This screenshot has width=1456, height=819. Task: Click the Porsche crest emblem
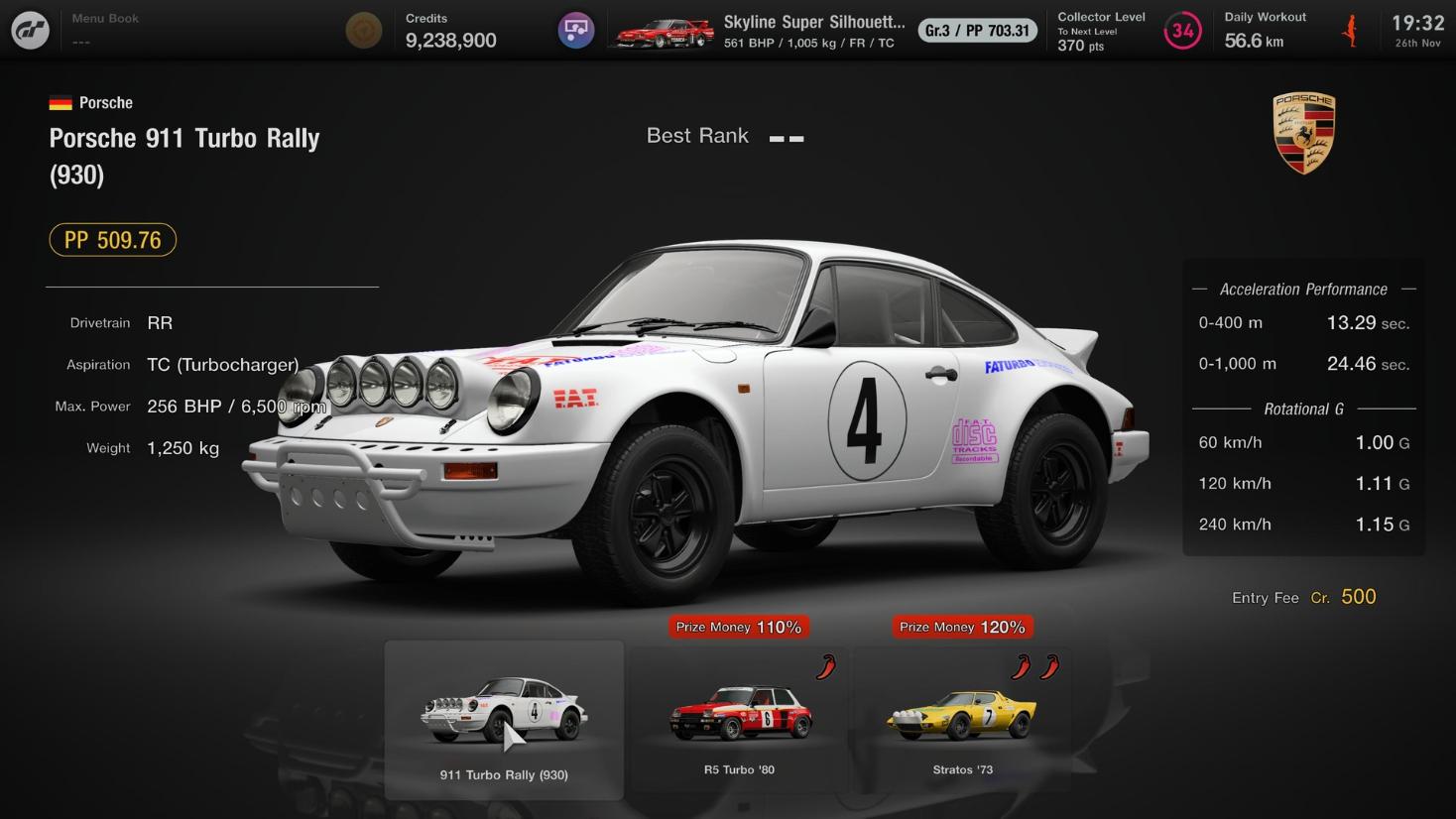1303,132
